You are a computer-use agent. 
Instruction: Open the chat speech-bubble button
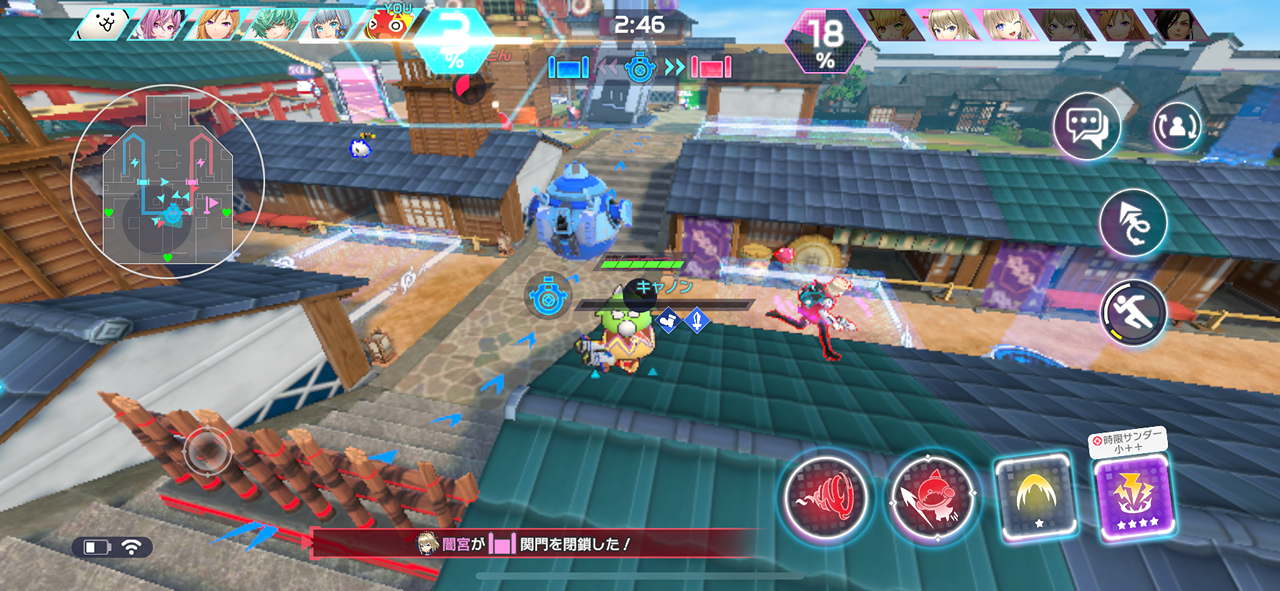pos(1086,127)
